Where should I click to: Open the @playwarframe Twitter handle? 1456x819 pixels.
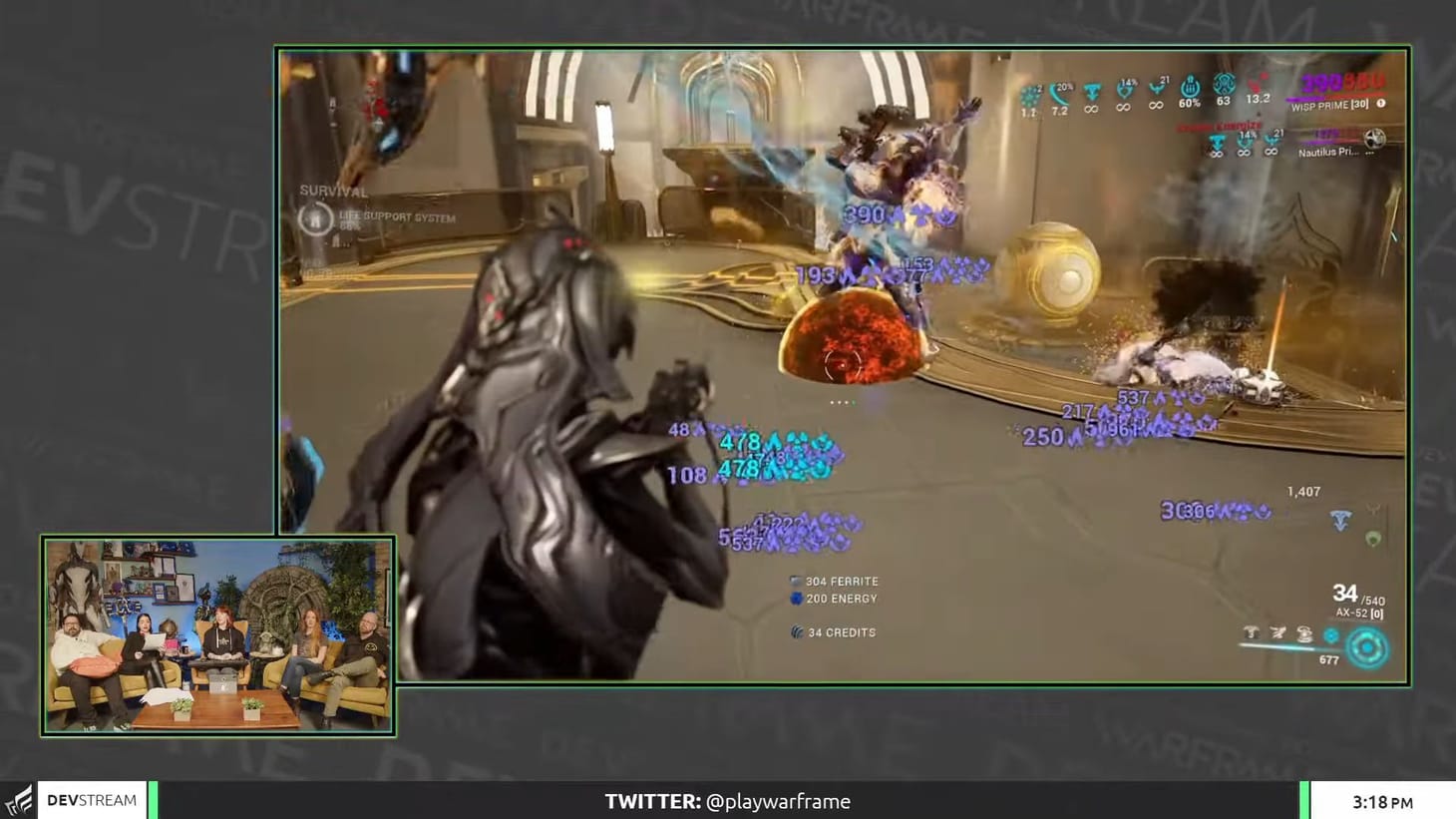(778, 800)
